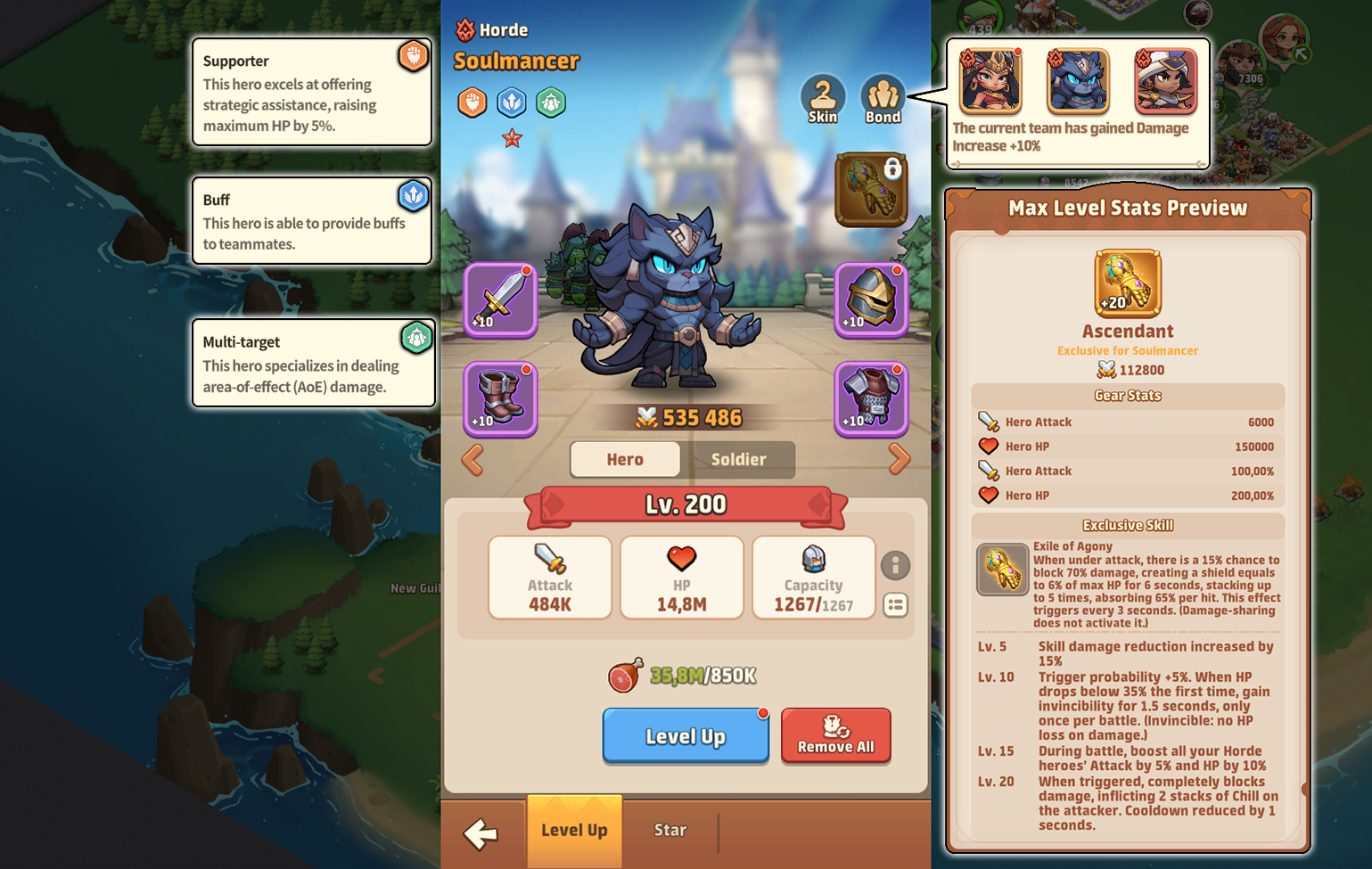Open the Supporter trait icon details
The width and height of the screenshot is (1372, 869).
tap(472, 102)
